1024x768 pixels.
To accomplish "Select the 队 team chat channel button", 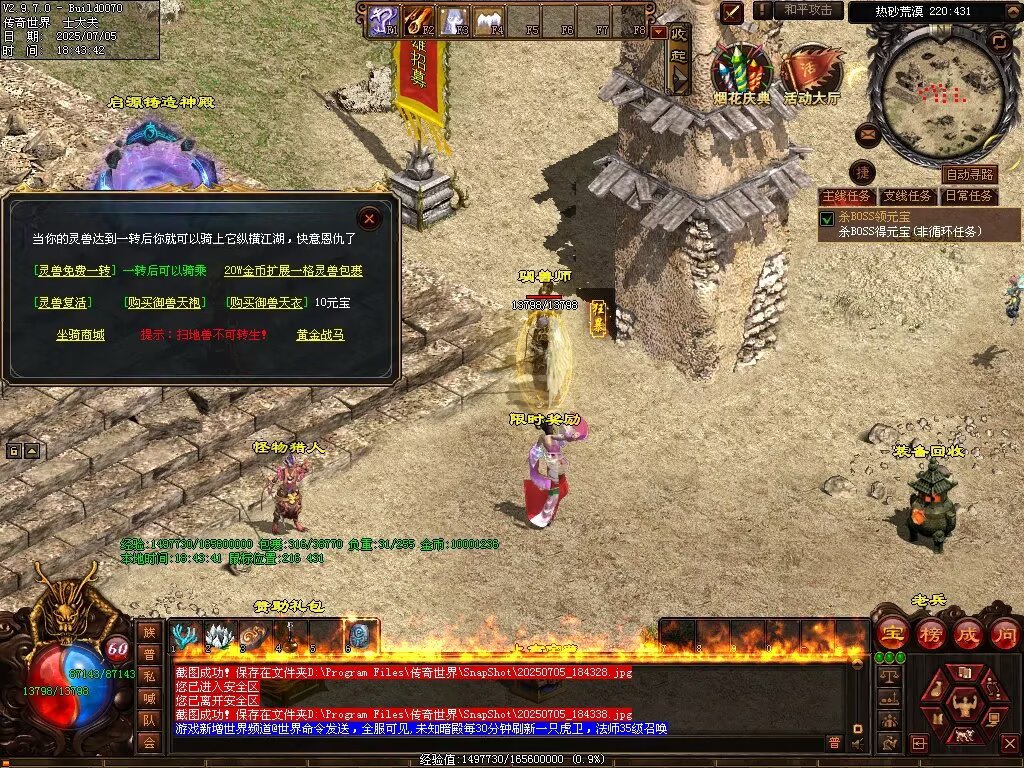I will point(149,719).
